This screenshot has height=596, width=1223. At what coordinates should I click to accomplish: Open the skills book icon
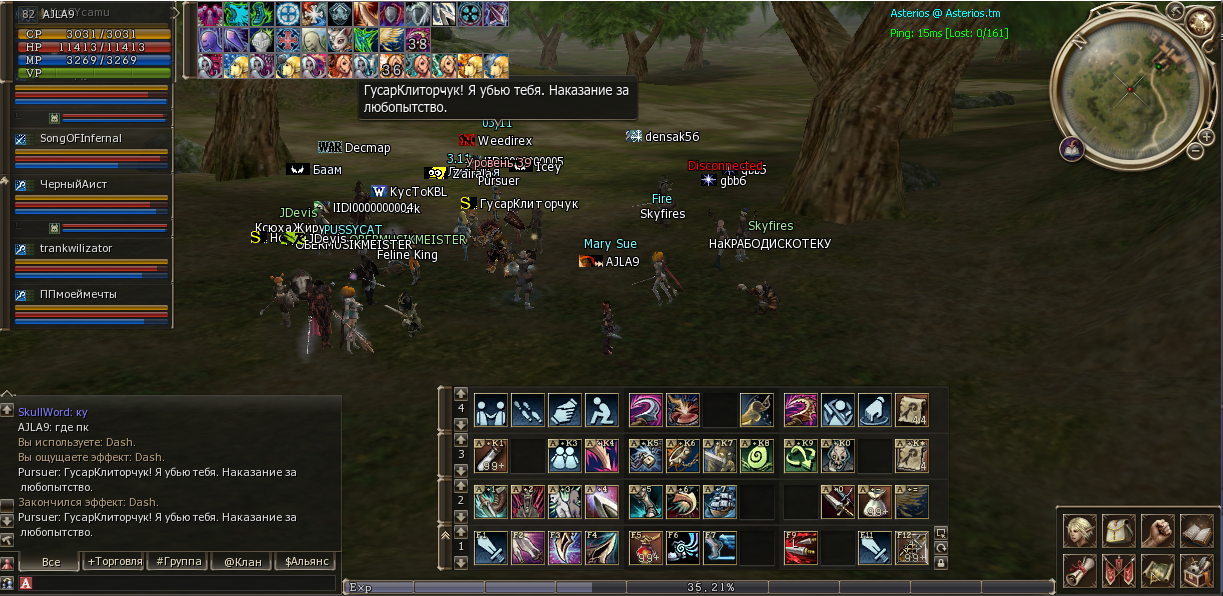coord(1196,531)
